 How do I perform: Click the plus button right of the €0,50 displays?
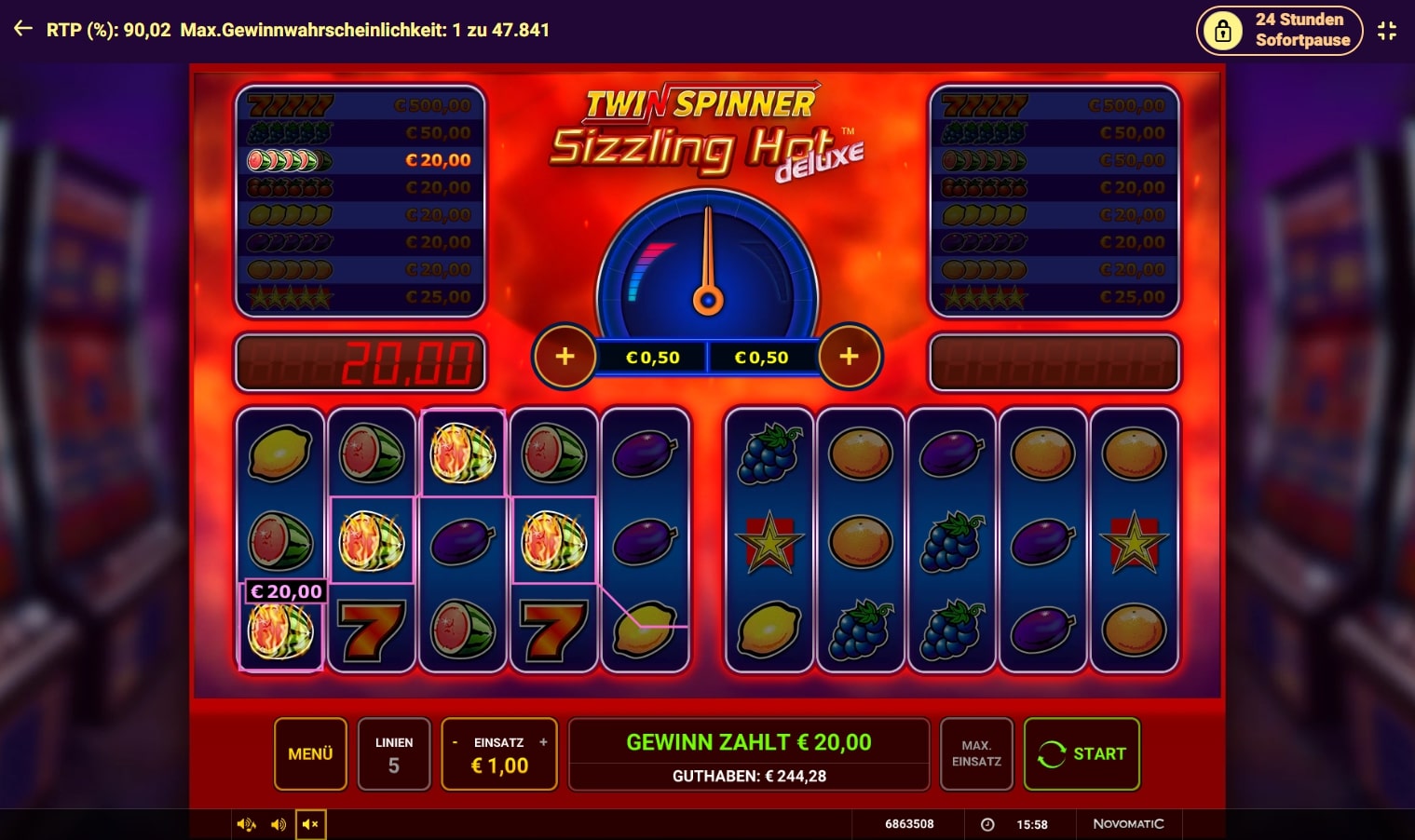[849, 356]
